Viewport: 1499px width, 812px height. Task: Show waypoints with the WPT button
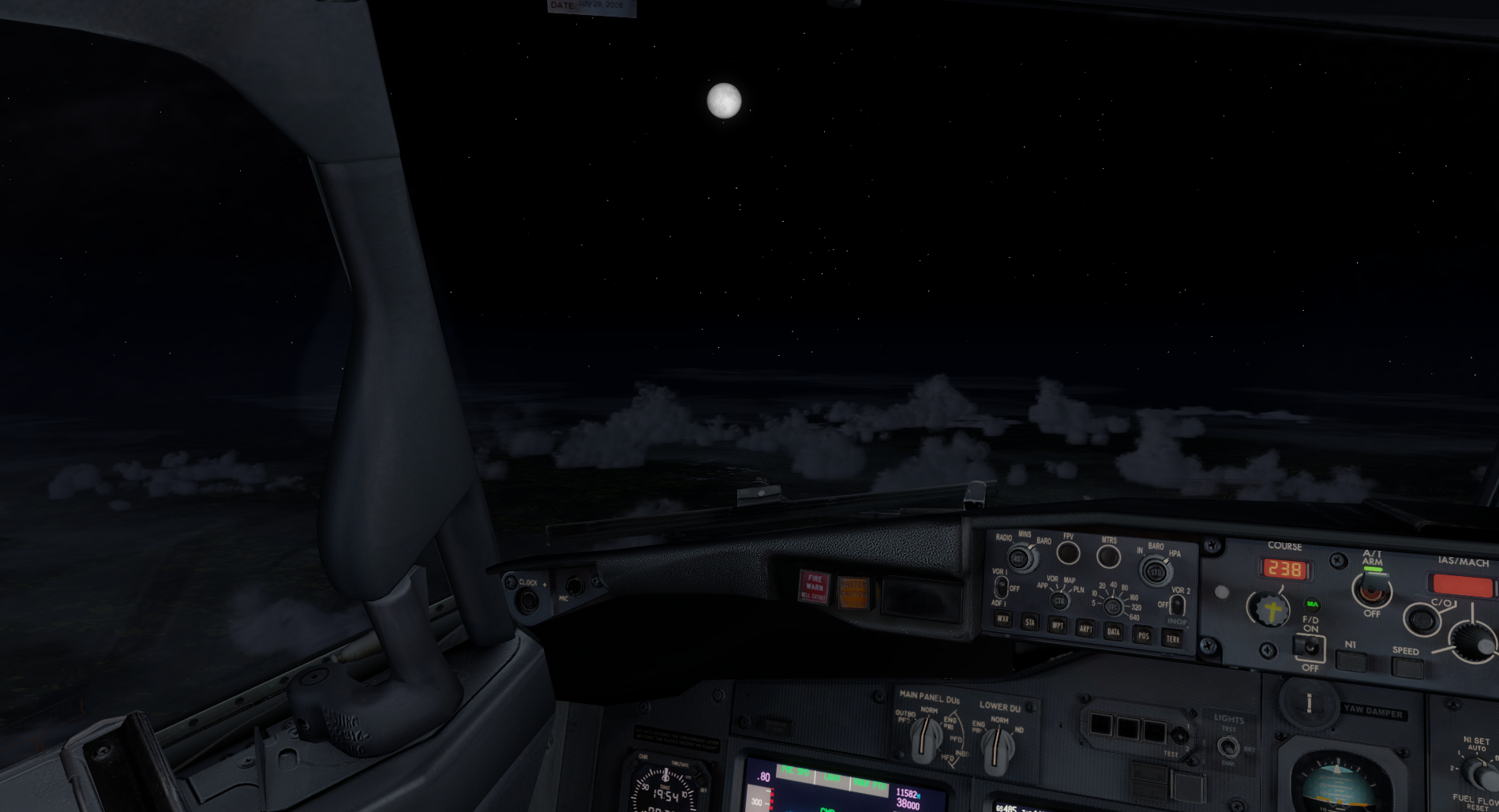tap(1057, 626)
